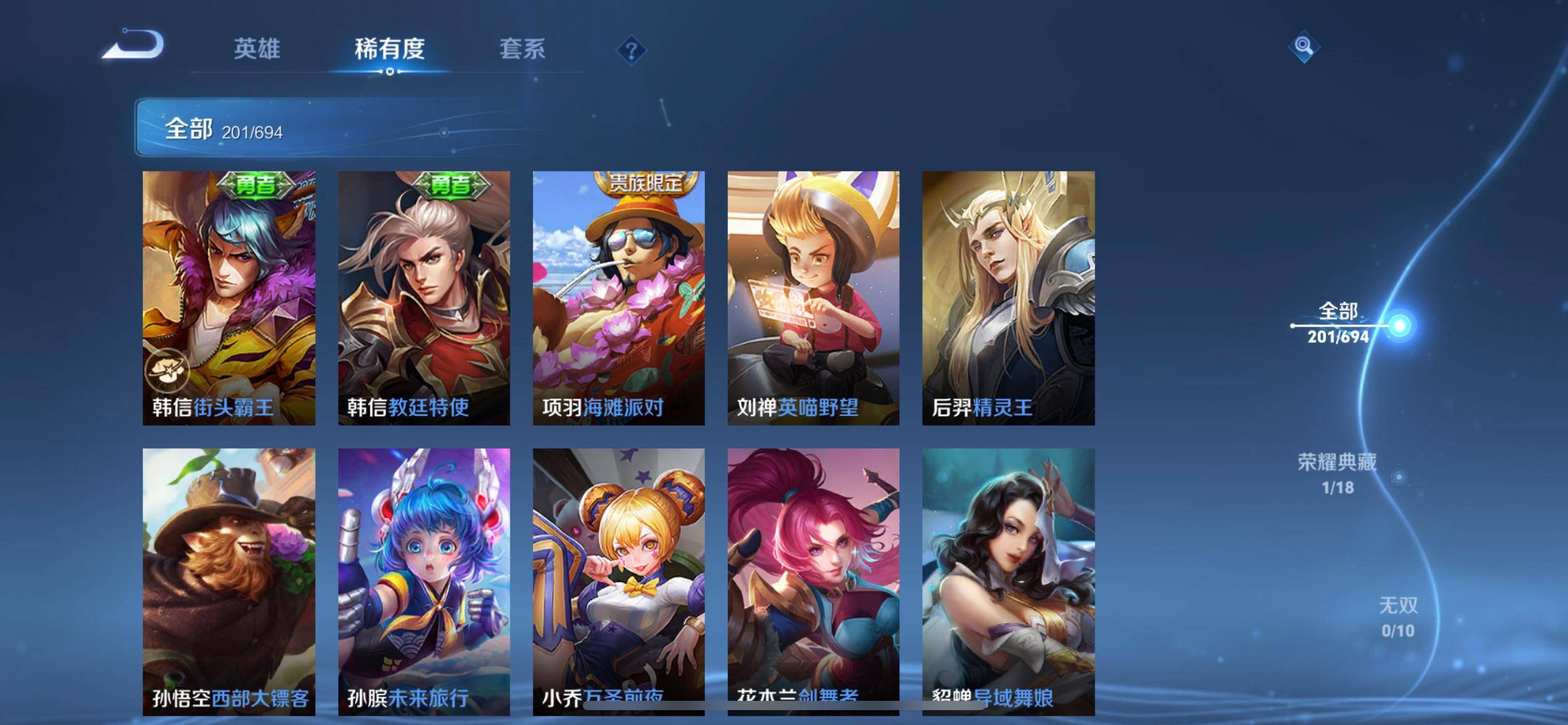Open the 套系 tab
The width and height of the screenshot is (1568, 725).
[522, 49]
